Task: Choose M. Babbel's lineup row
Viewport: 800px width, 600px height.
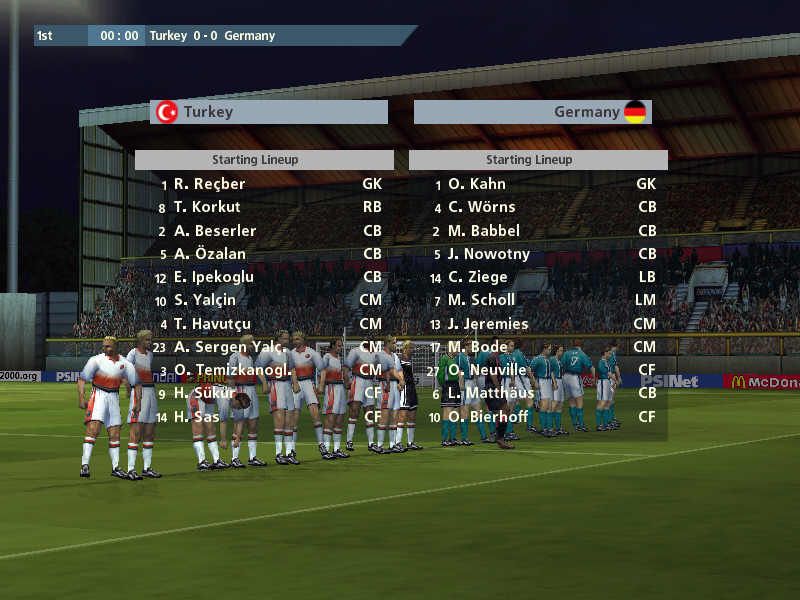Action: [483, 231]
